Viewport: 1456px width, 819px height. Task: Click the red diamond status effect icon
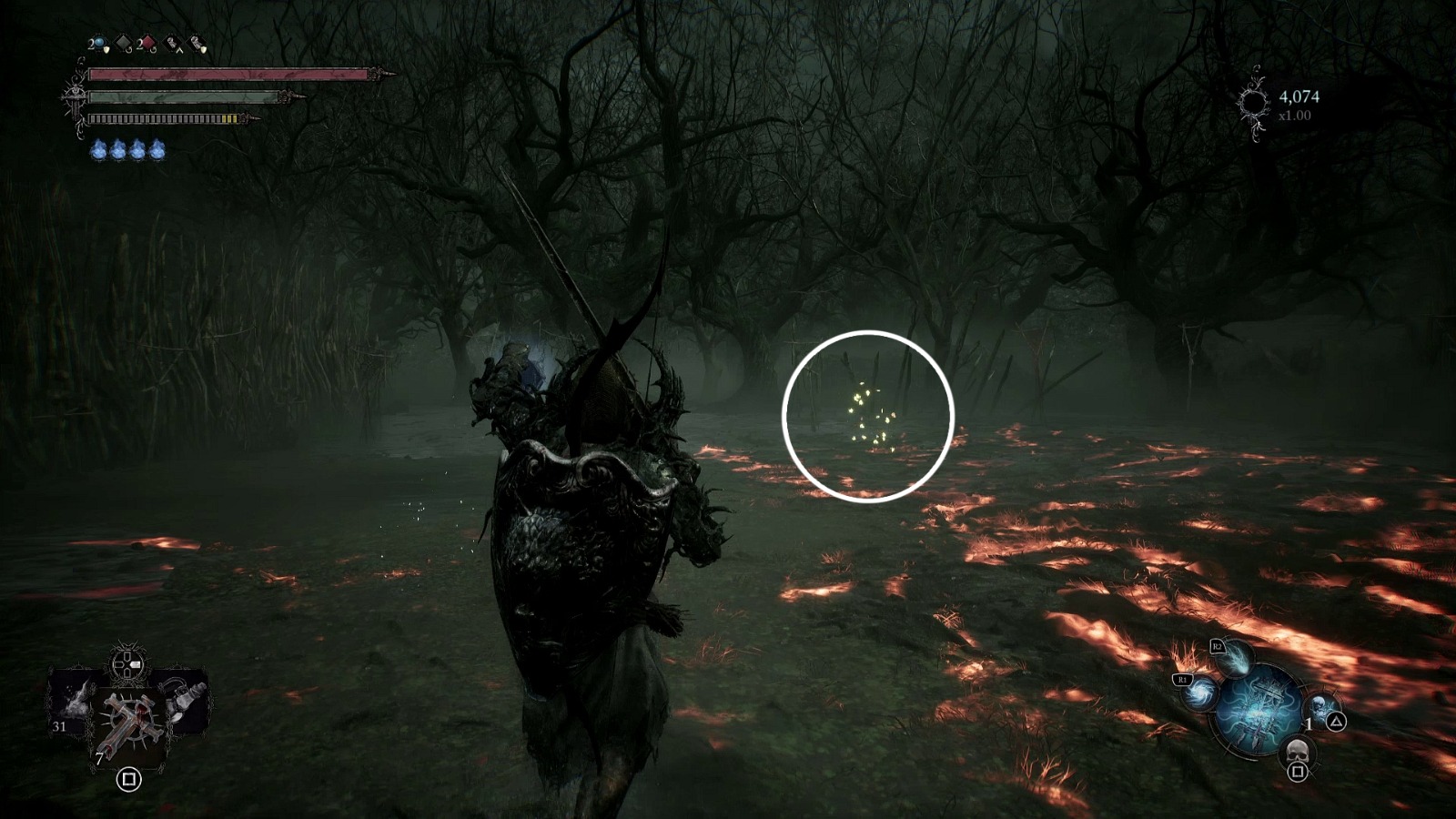[148, 43]
